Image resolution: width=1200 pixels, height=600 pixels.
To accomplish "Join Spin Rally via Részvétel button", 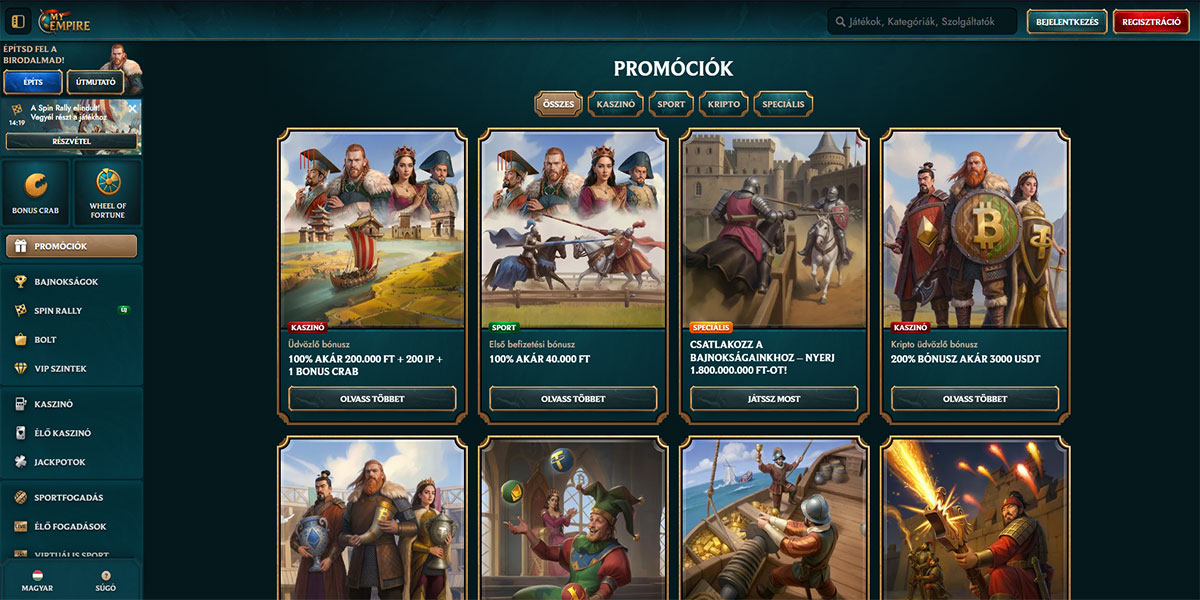I will click(71, 141).
